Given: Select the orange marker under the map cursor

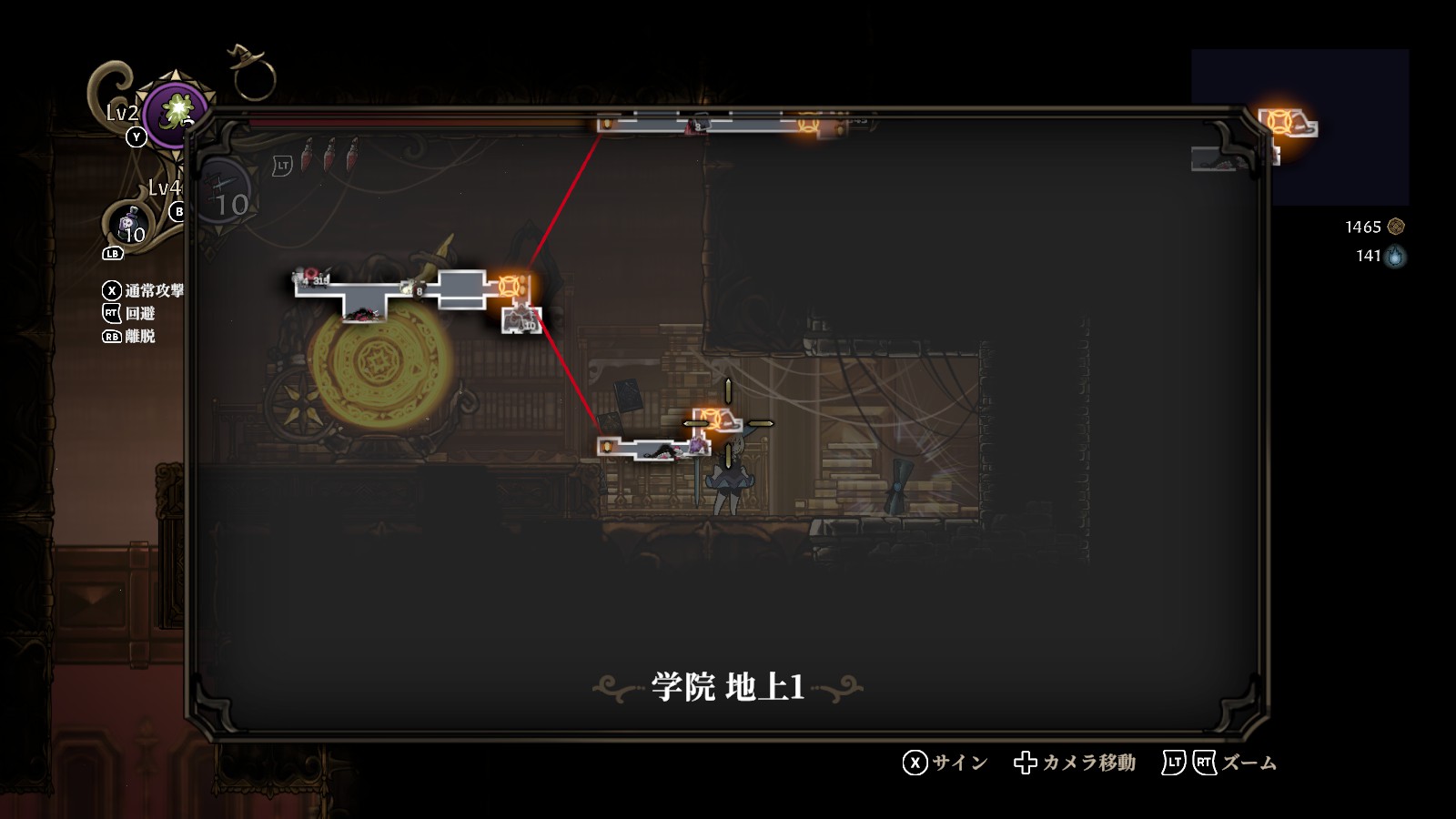Looking at the screenshot, I should coord(712,420).
